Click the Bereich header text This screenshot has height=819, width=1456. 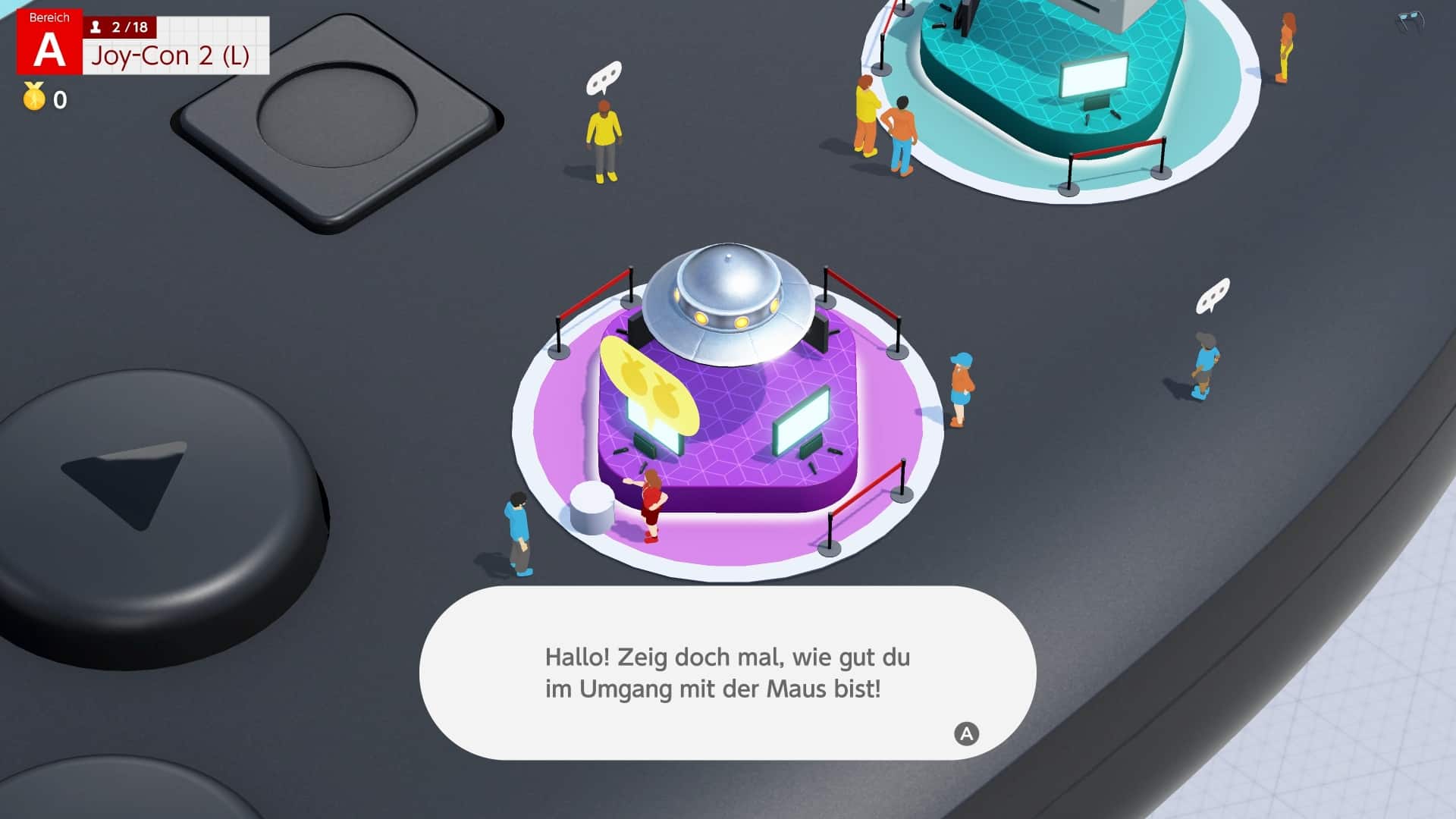coord(50,17)
